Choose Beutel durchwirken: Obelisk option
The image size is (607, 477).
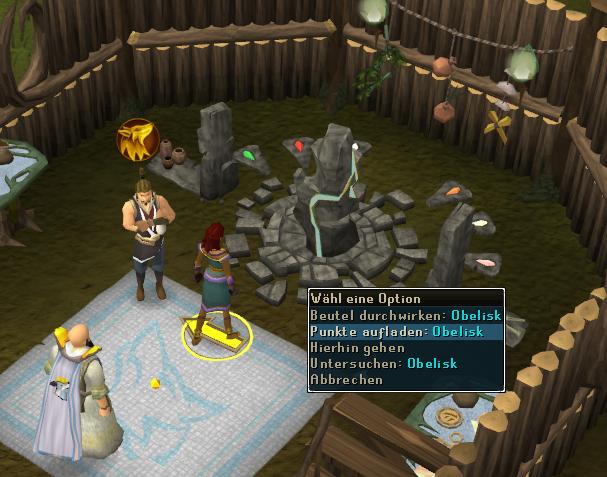point(405,315)
